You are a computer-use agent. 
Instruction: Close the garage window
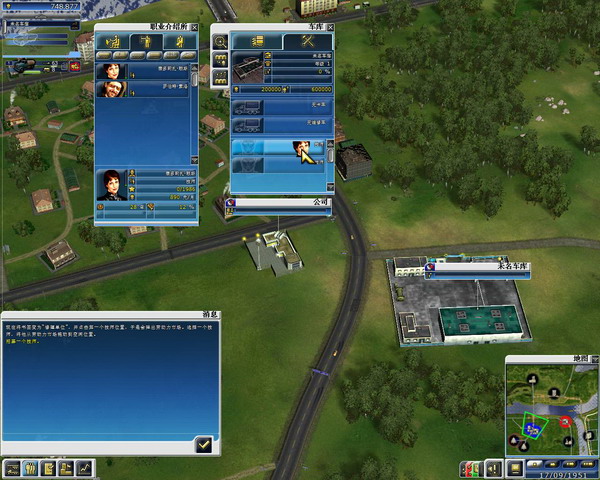point(329,26)
